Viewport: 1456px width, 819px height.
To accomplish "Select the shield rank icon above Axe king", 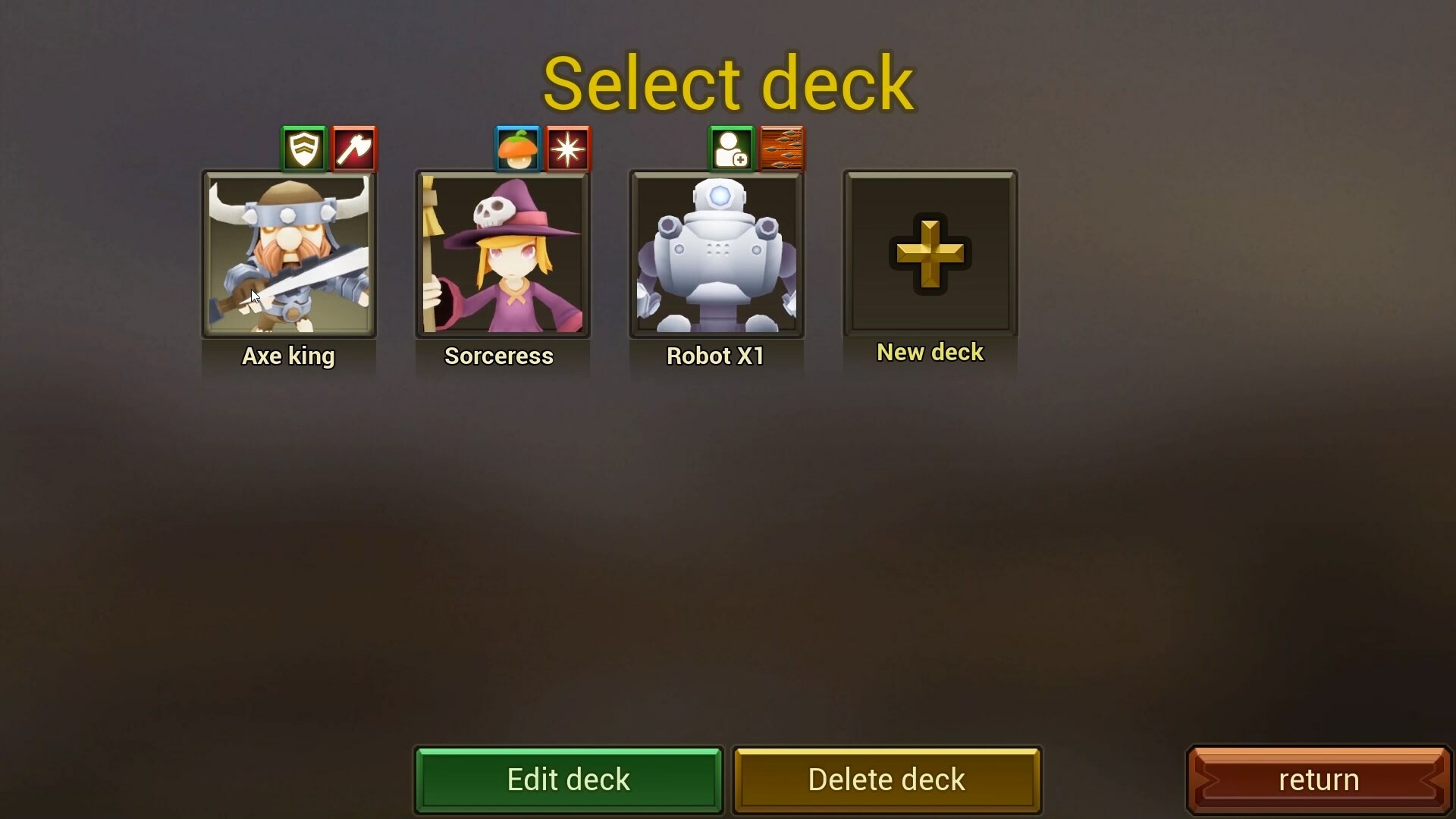I will pyautogui.click(x=303, y=149).
